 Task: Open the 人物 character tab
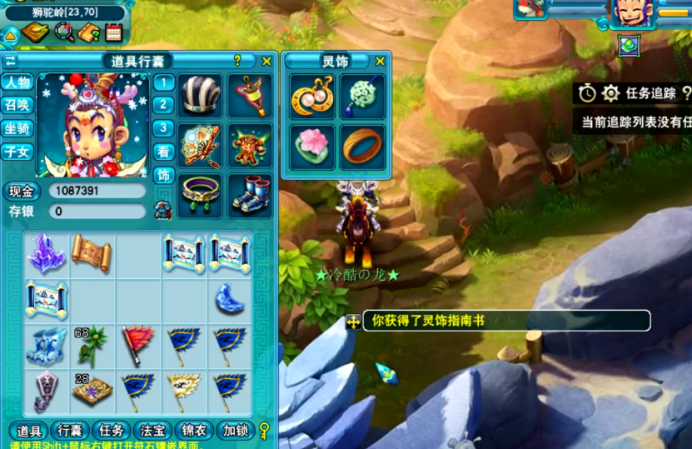(x=16, y=82)
